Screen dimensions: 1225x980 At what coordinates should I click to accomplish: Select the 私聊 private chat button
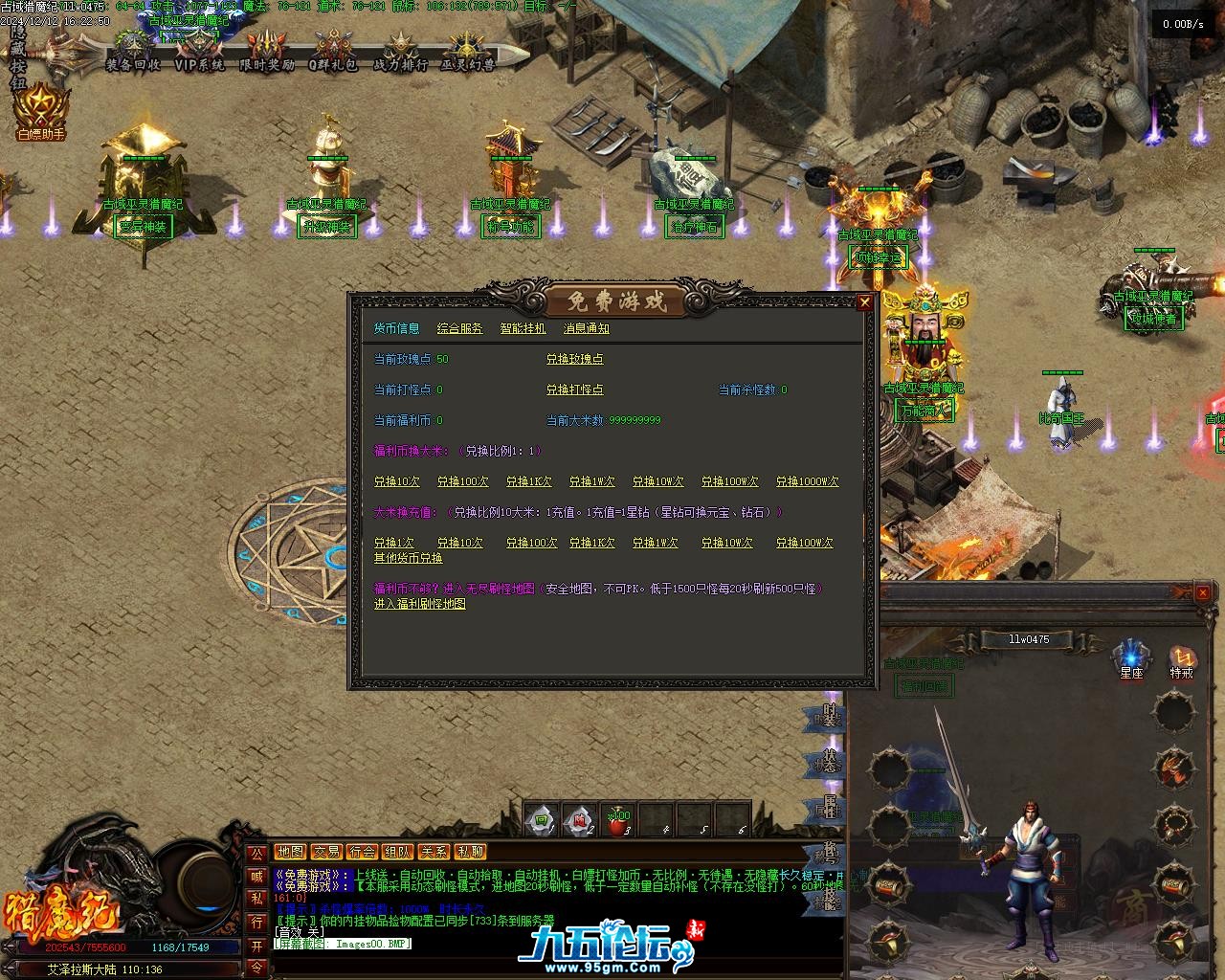click(470, 852)
